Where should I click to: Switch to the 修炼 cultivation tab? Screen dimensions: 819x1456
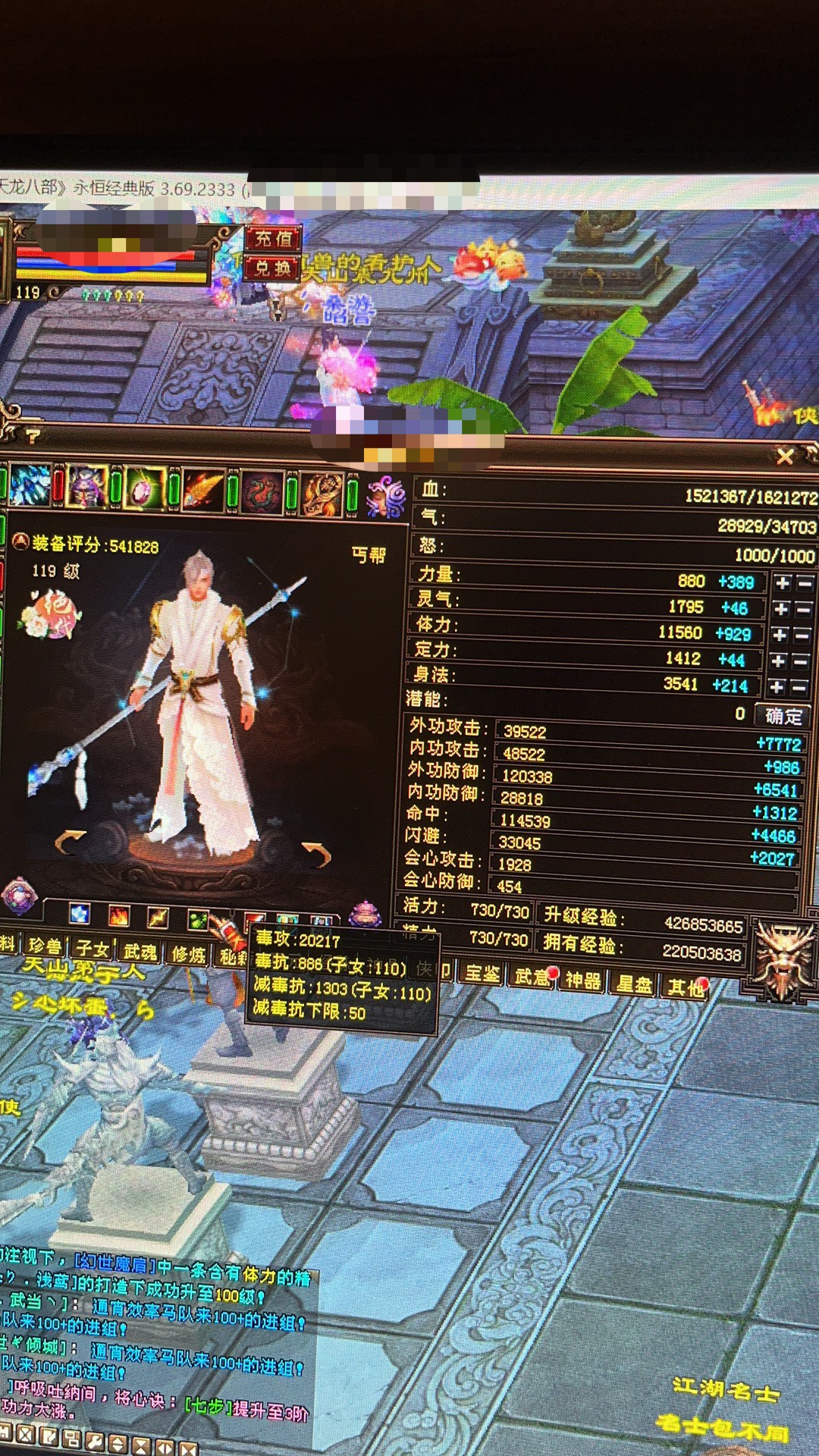click(189, 954)
